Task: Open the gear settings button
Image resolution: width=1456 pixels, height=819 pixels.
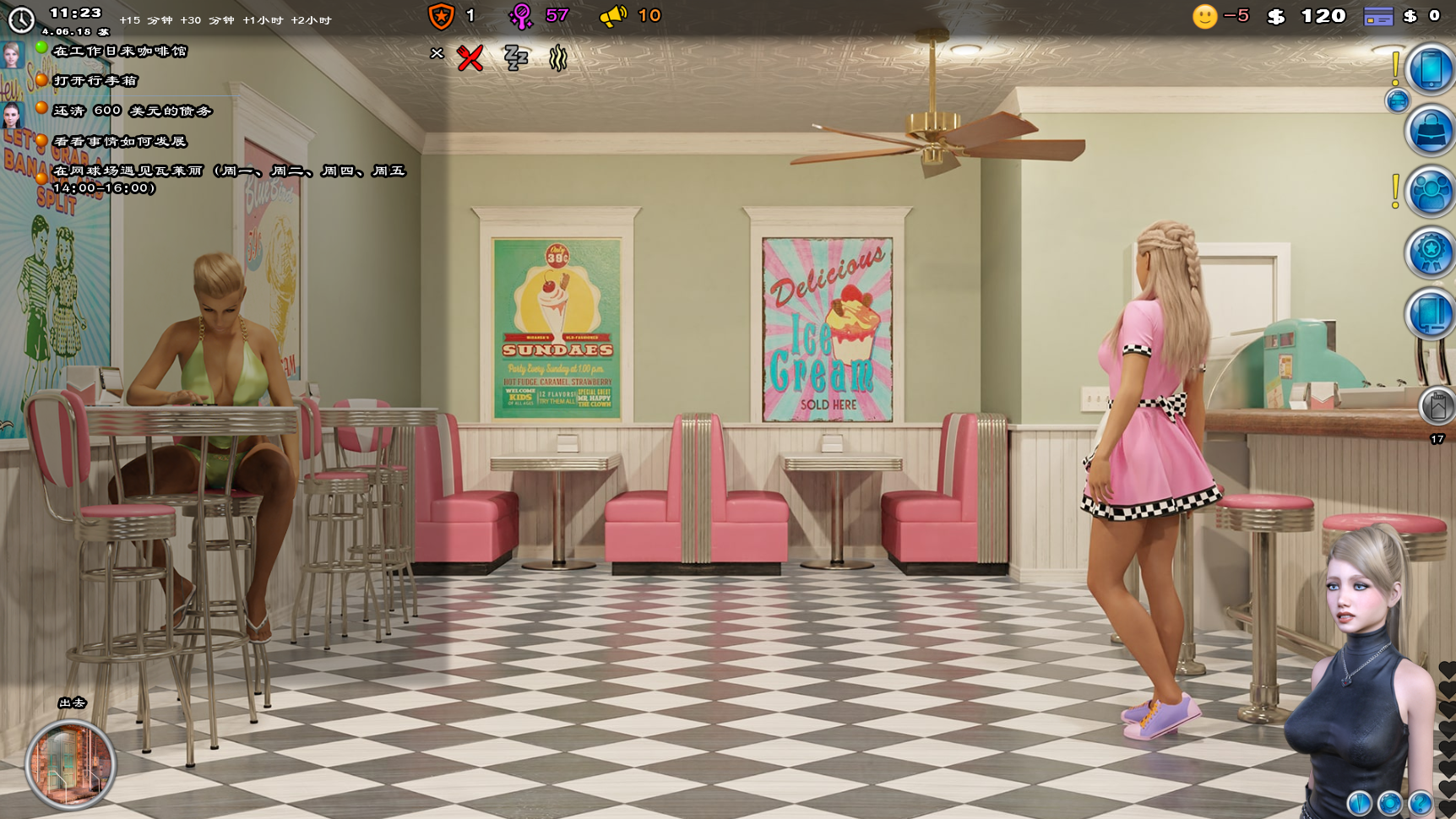Action: (x=1389, y=803)
